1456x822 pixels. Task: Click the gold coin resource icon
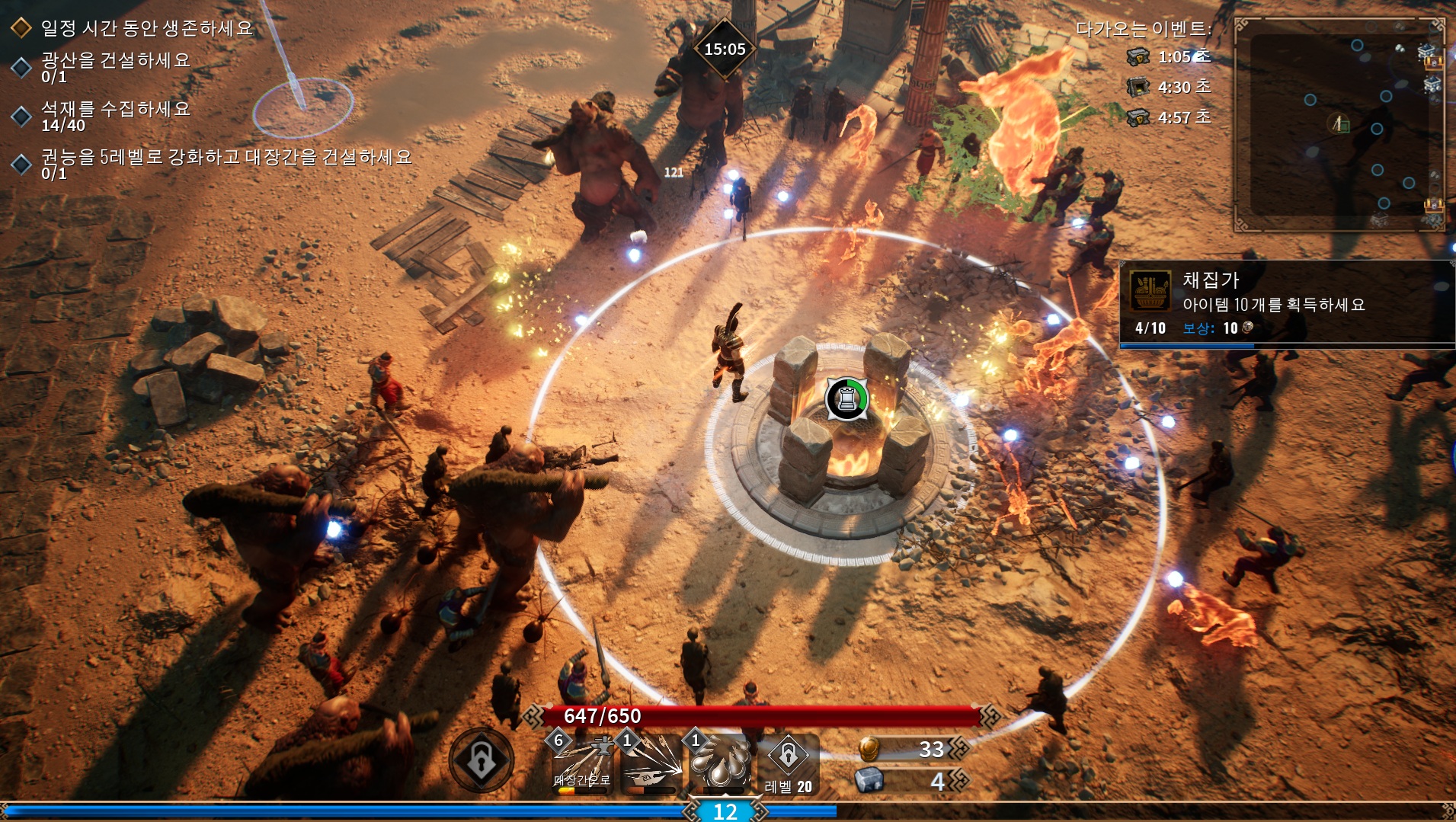[869, 750]
